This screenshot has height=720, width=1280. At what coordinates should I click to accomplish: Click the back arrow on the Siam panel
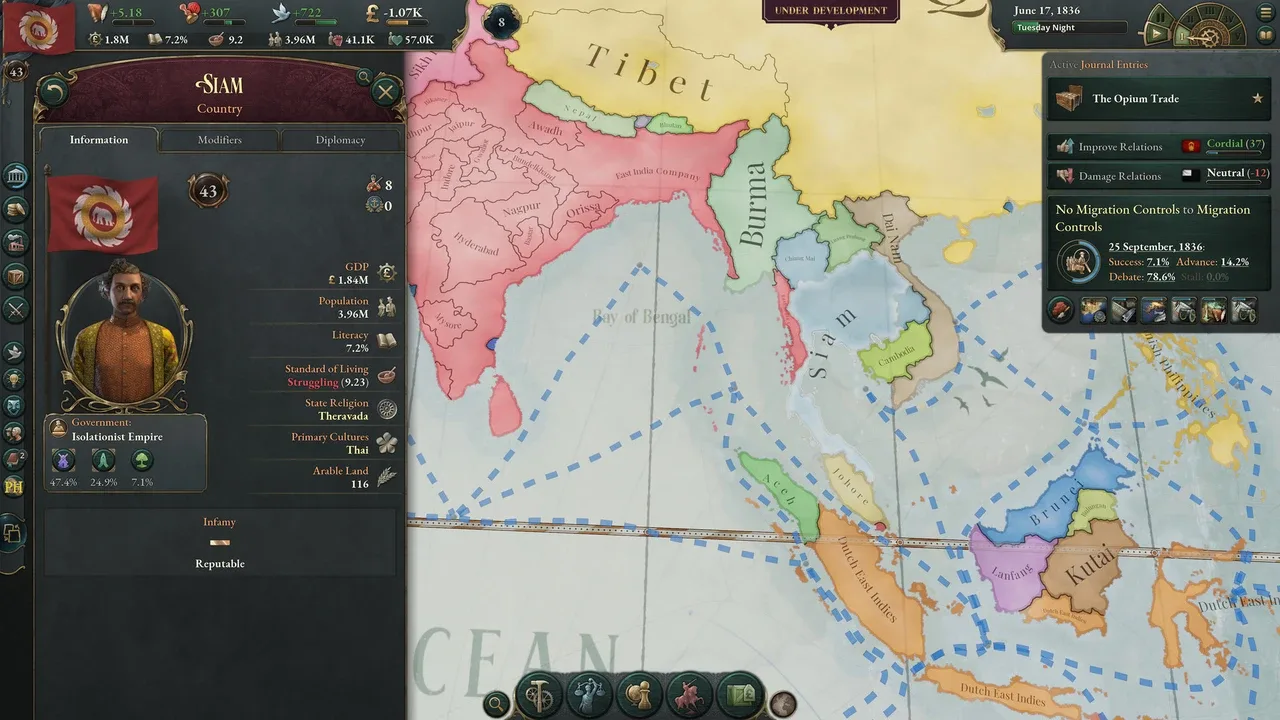[53, 91]
